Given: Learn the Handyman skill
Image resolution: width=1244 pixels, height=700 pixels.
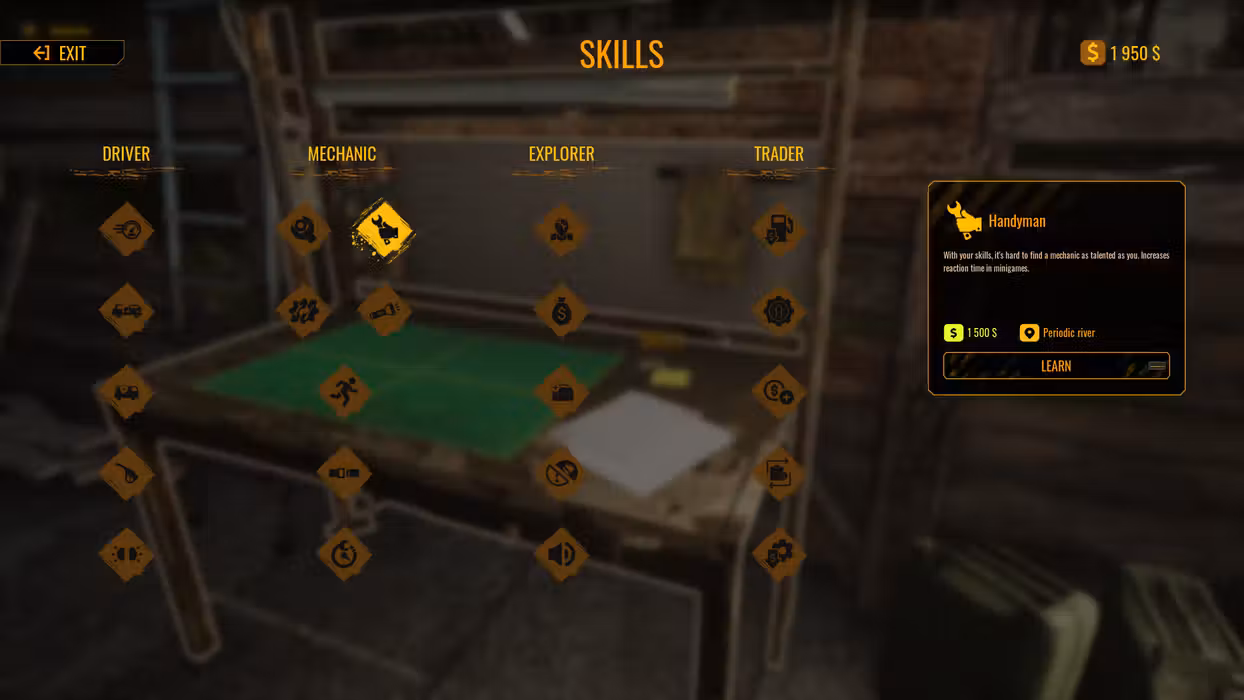Looking at the screenshot, I should point(1056,366).
